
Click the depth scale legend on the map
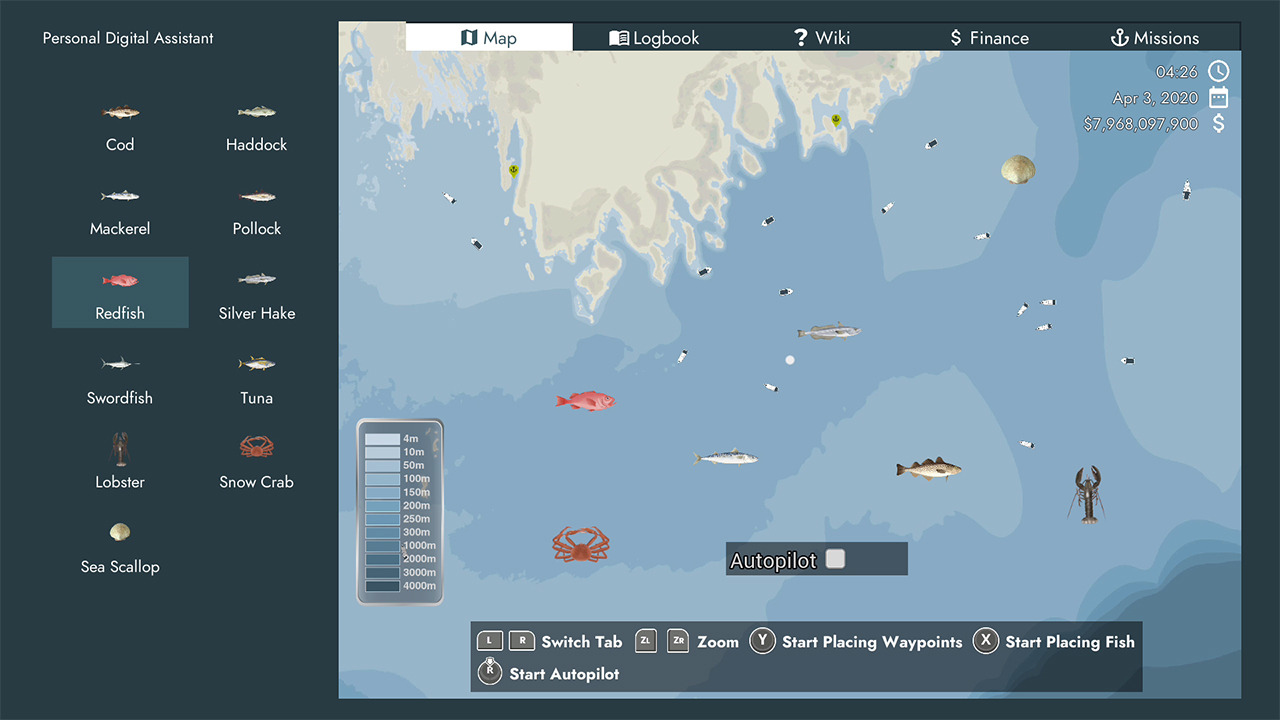pos(399,511)
